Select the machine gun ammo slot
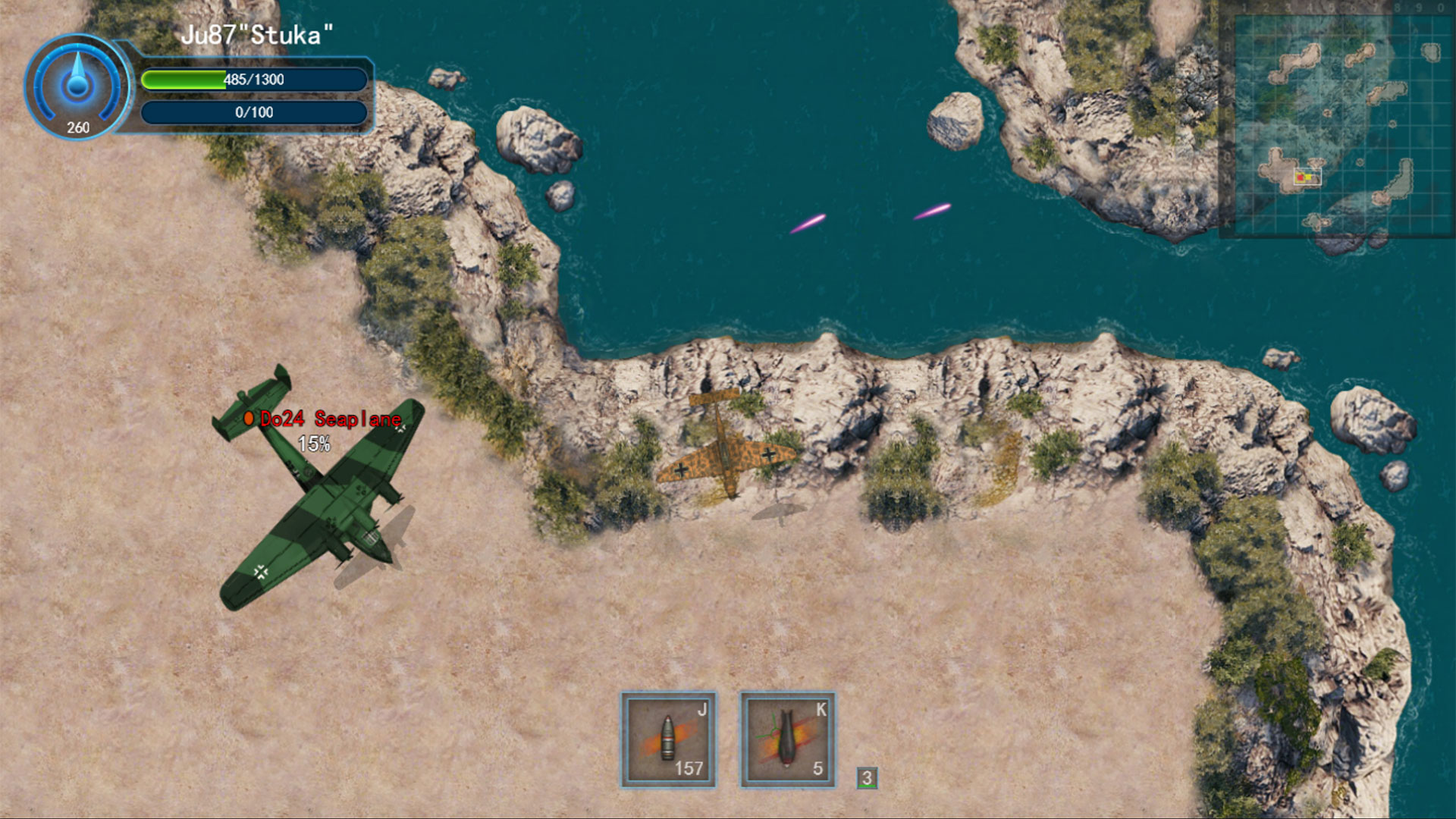Screen dimensions: 1456x819 point(668,739)
